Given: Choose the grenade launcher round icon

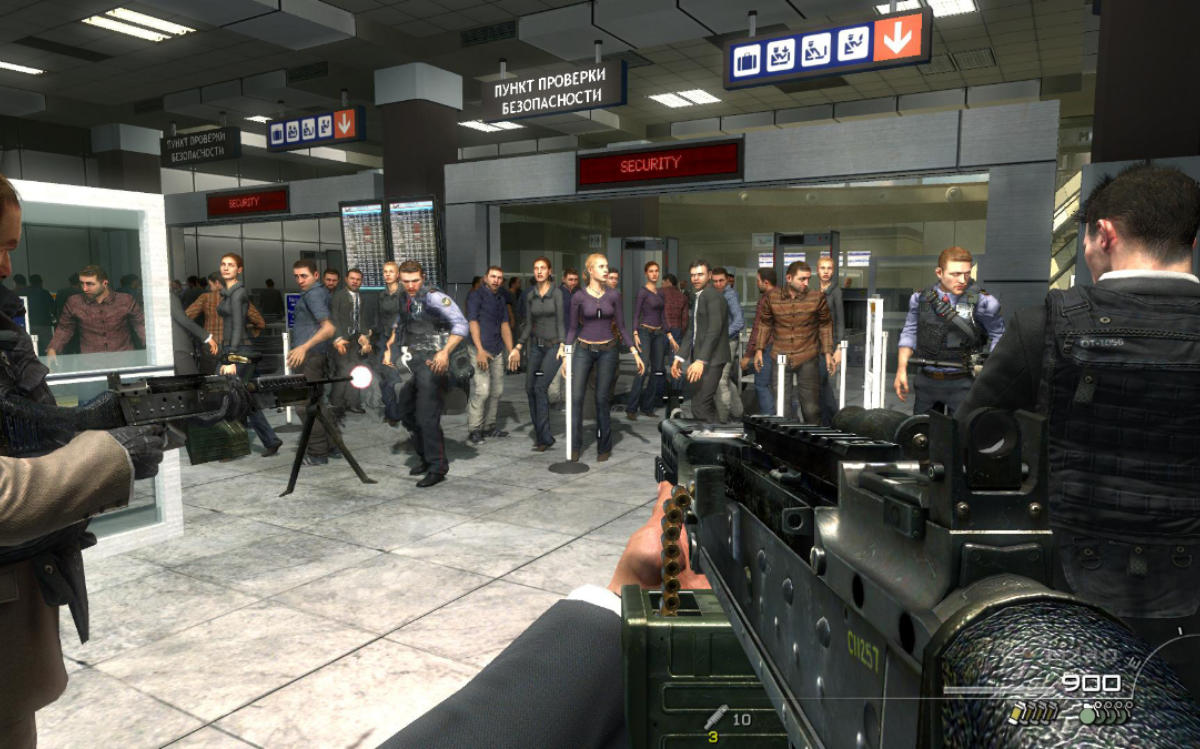Looking at the screenshot, I should pos(715,717).
